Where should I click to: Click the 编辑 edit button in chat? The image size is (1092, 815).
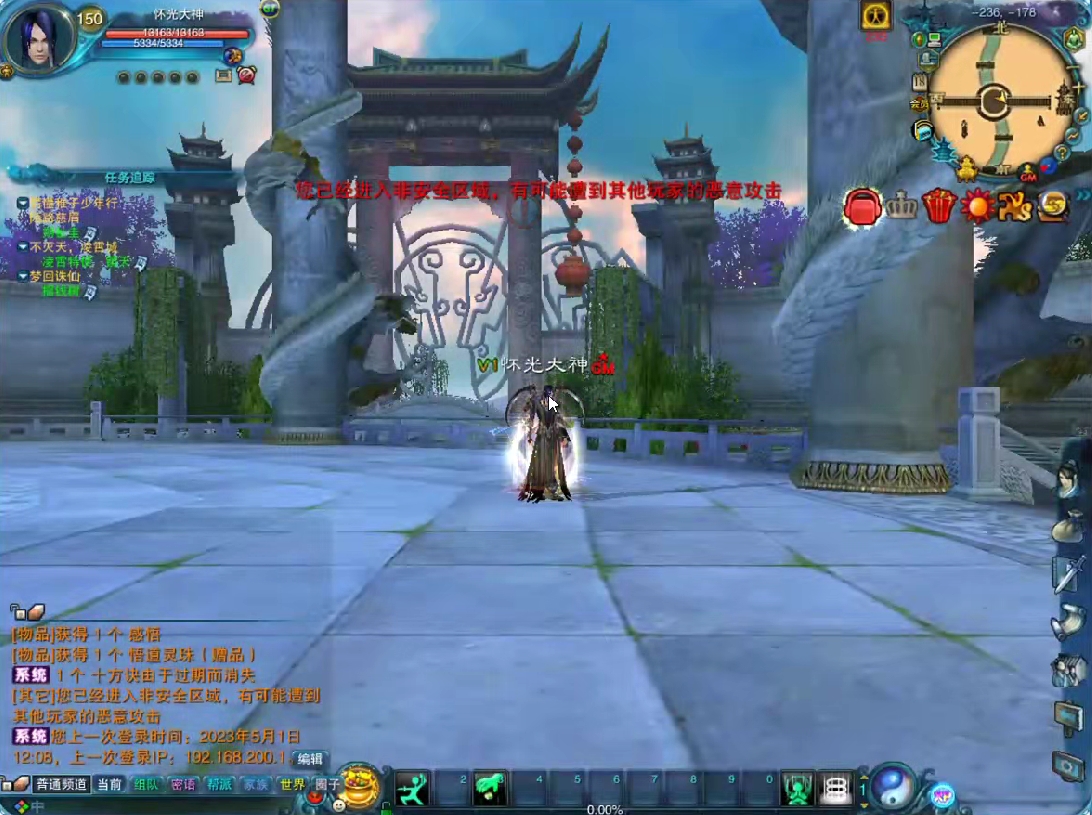coord(311,760)
